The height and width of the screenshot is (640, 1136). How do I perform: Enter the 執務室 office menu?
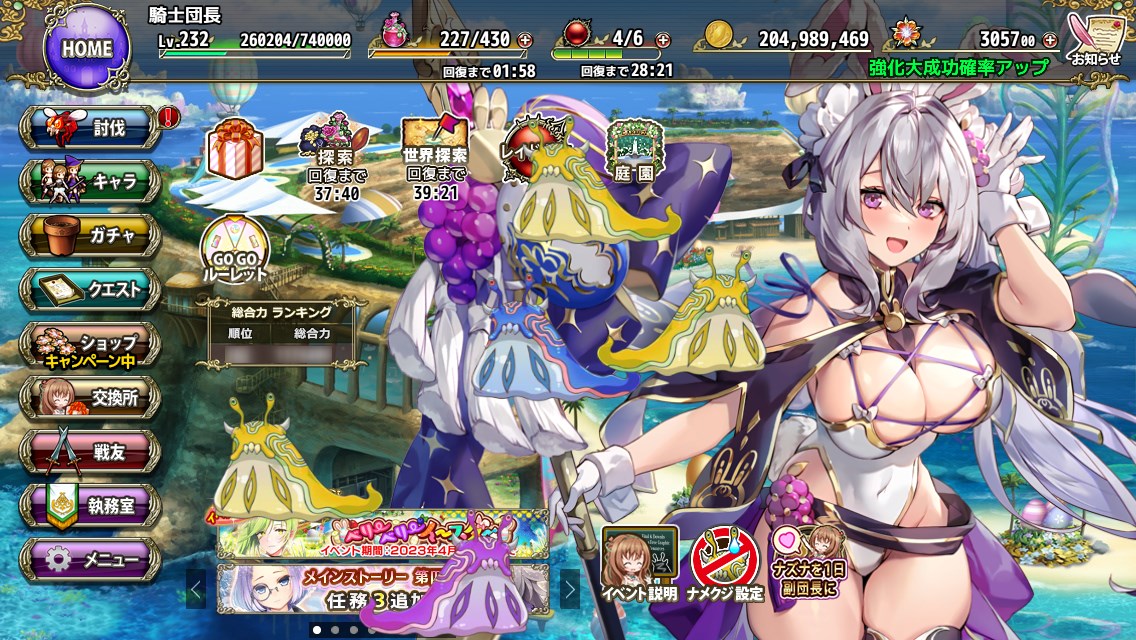tap(90, 506)
